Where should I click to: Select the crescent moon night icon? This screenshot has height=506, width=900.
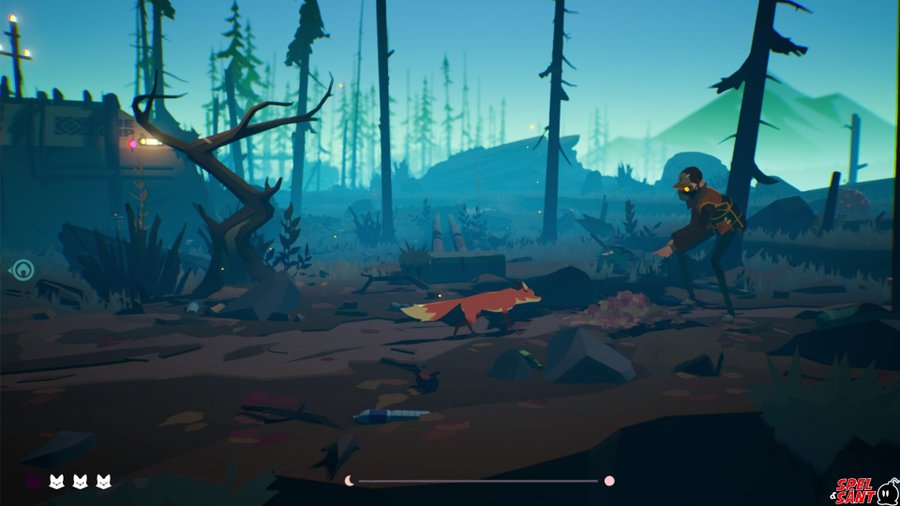[349, 481]
